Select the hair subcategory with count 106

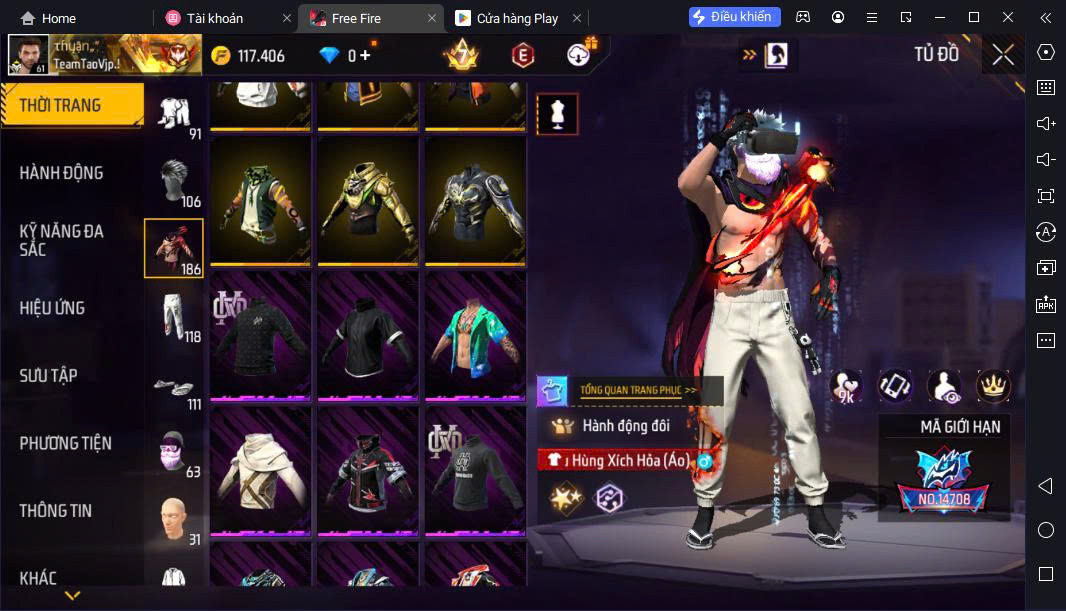(175, 180)
